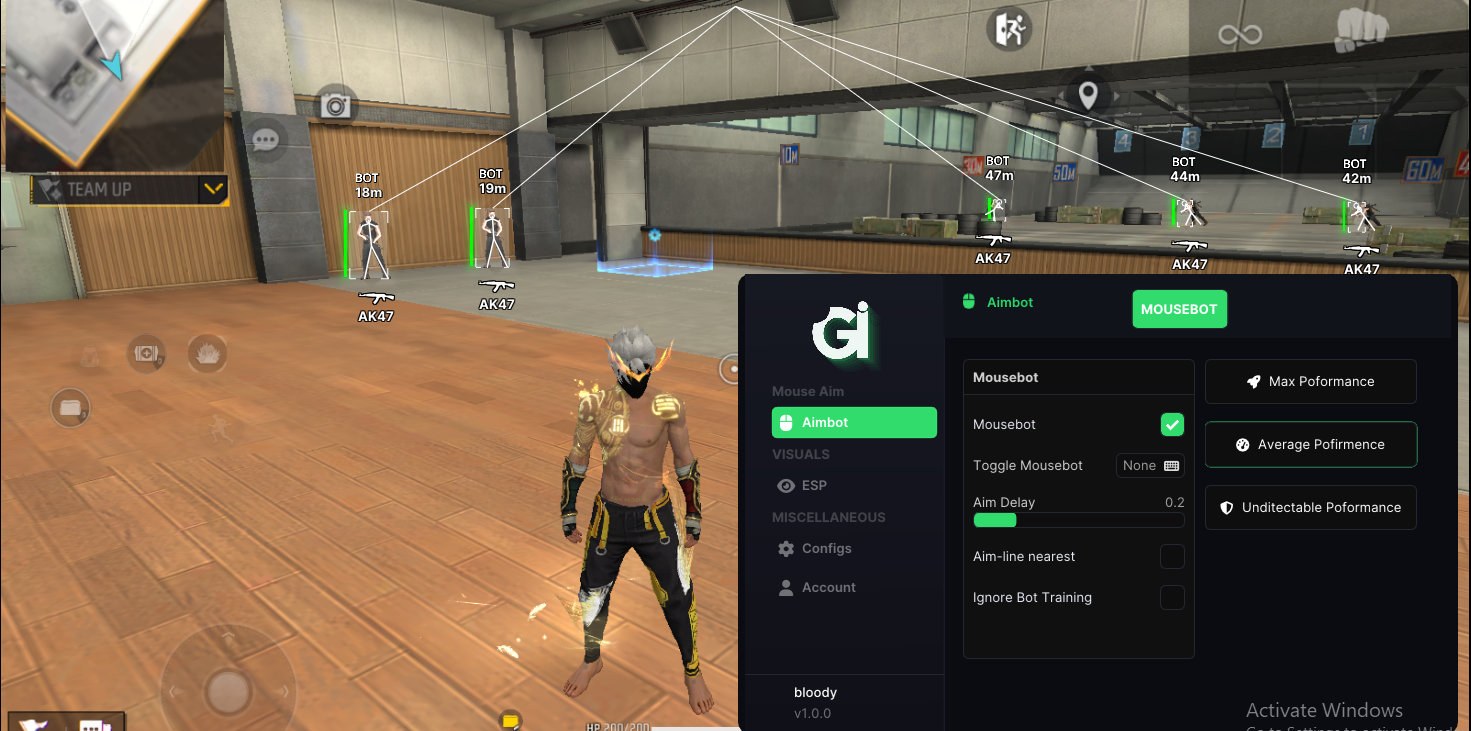Open the chat speech bubble
Screen dimensions: 1471x731
(x=265, y=140)
